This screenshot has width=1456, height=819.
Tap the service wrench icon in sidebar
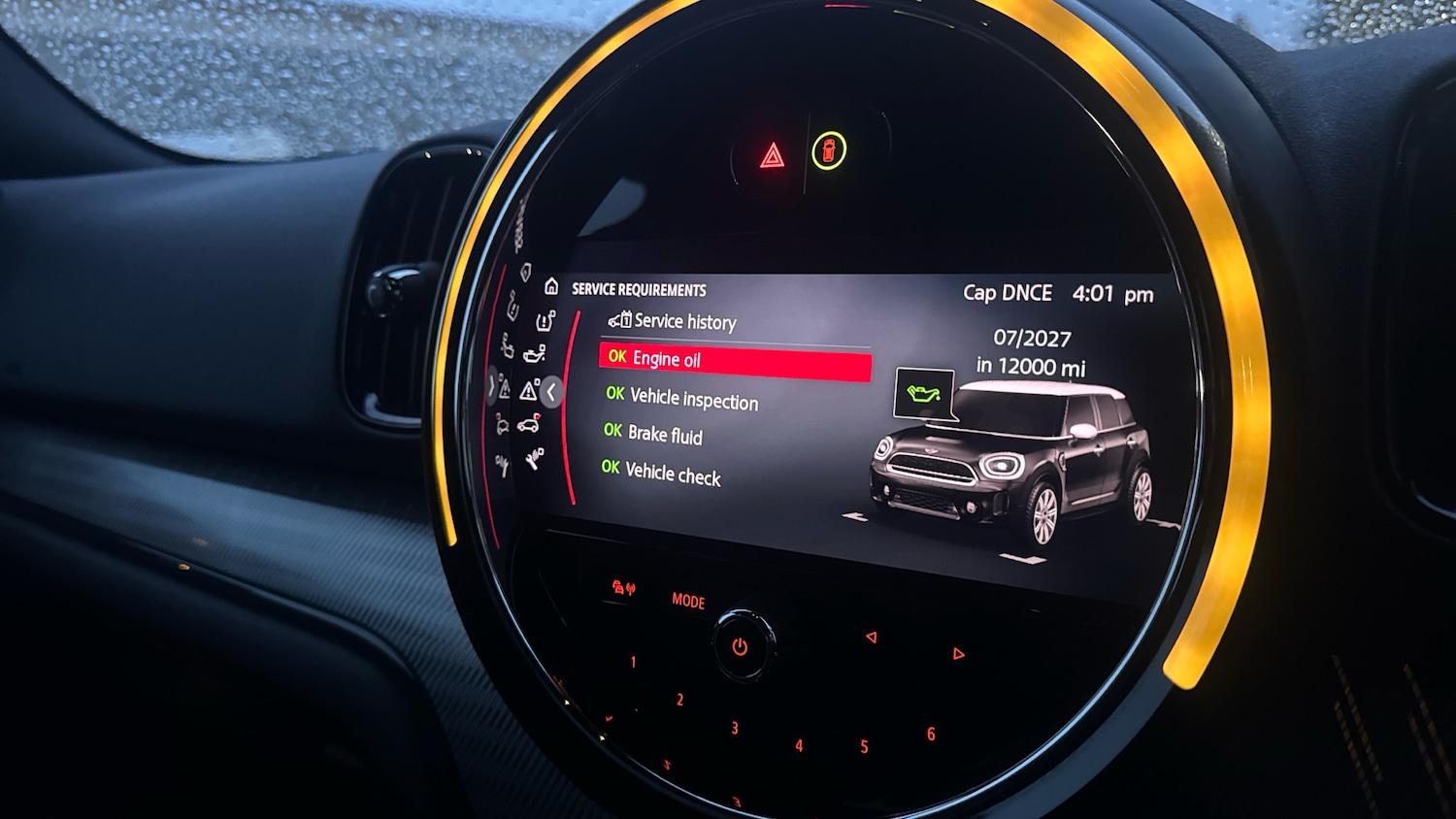pos(534,459)
